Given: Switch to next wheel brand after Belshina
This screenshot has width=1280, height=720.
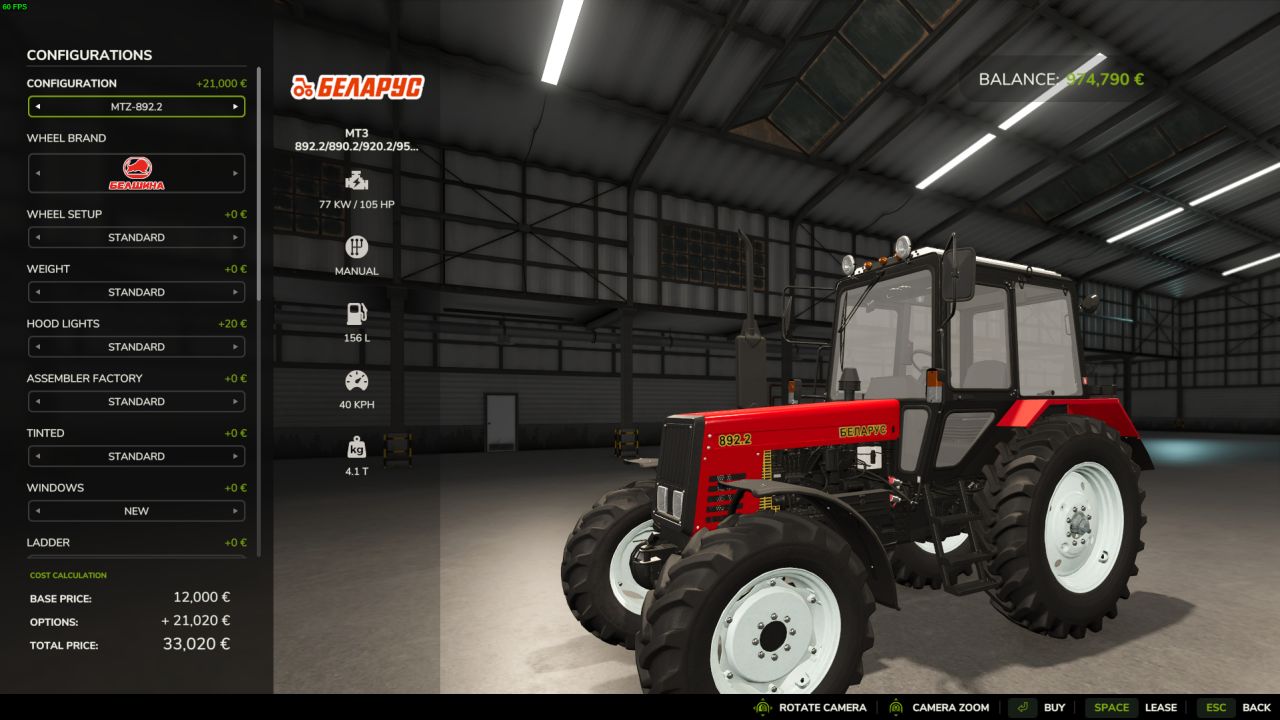Looking at the screenshot, I should coord(236,173).
